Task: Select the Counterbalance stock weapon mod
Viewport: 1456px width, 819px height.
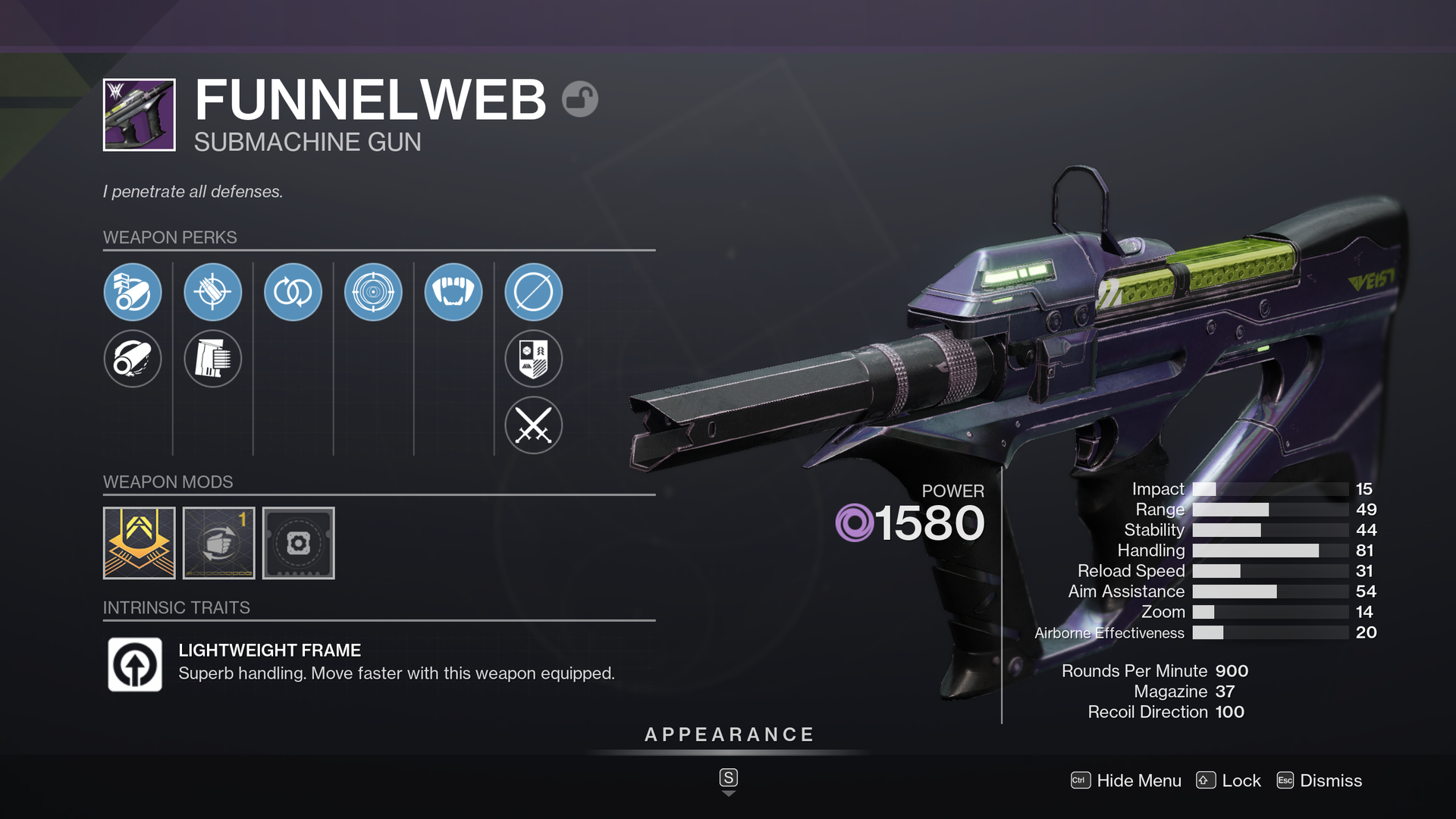Action: [218, 543]
